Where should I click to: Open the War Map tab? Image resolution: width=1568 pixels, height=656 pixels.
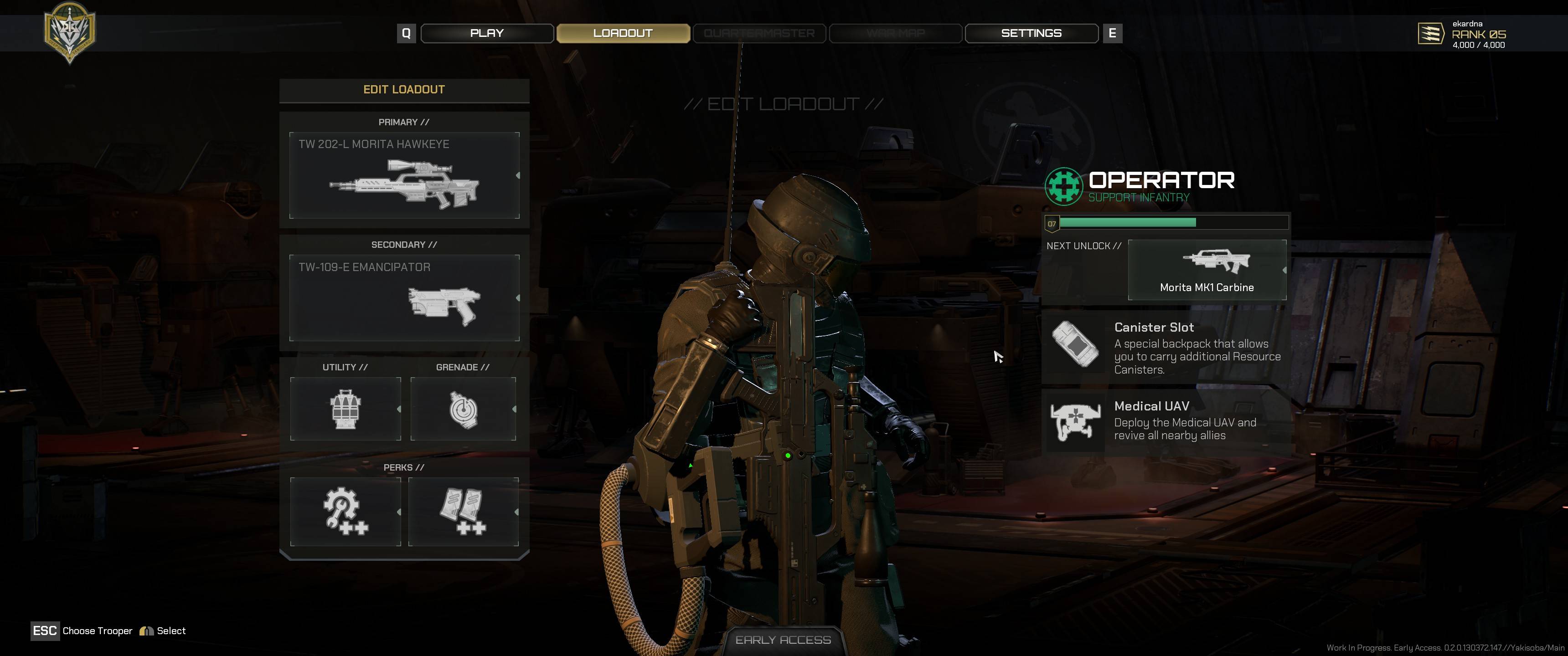point(895,33)
